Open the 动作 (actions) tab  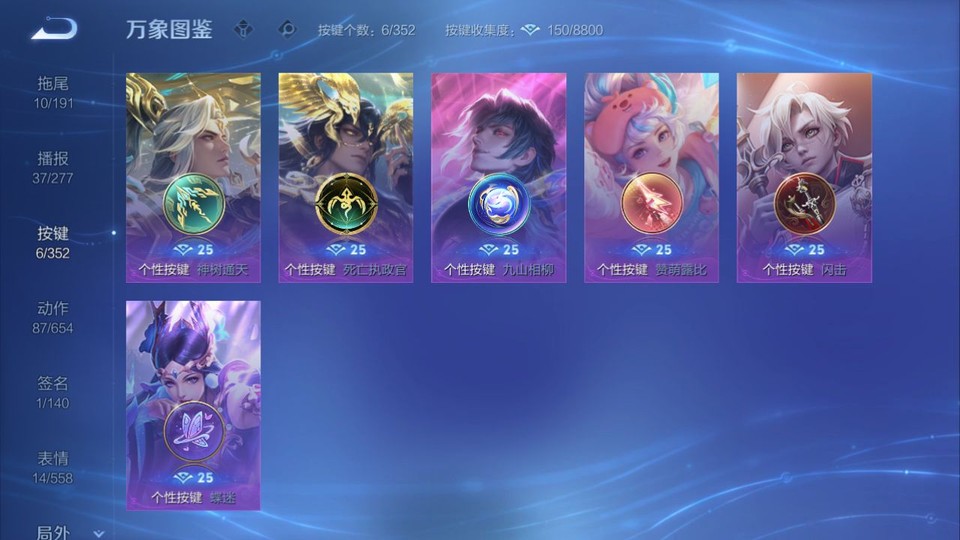pos(54,317)
